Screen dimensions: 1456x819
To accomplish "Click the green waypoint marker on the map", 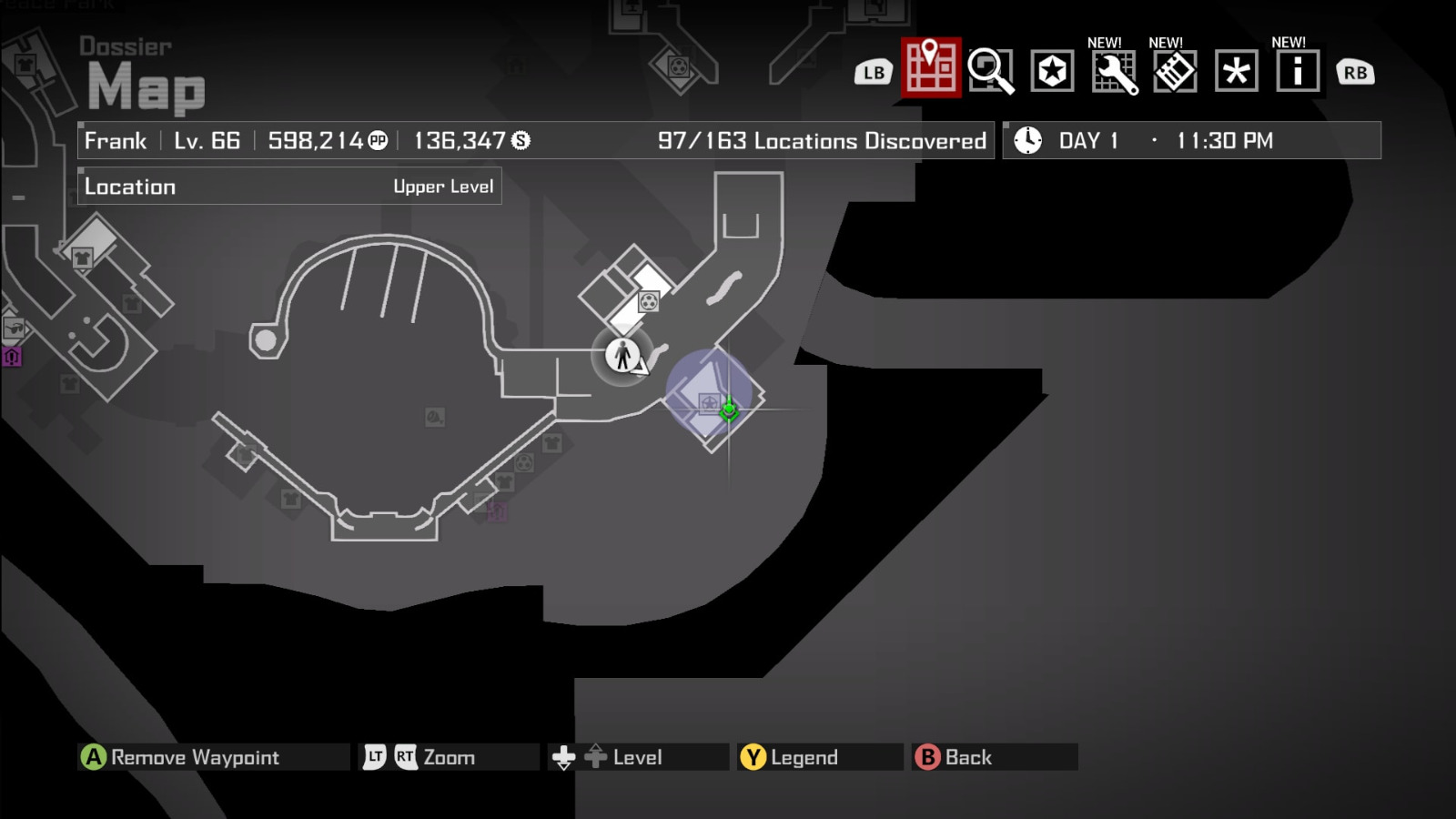I will coord(729,409).
